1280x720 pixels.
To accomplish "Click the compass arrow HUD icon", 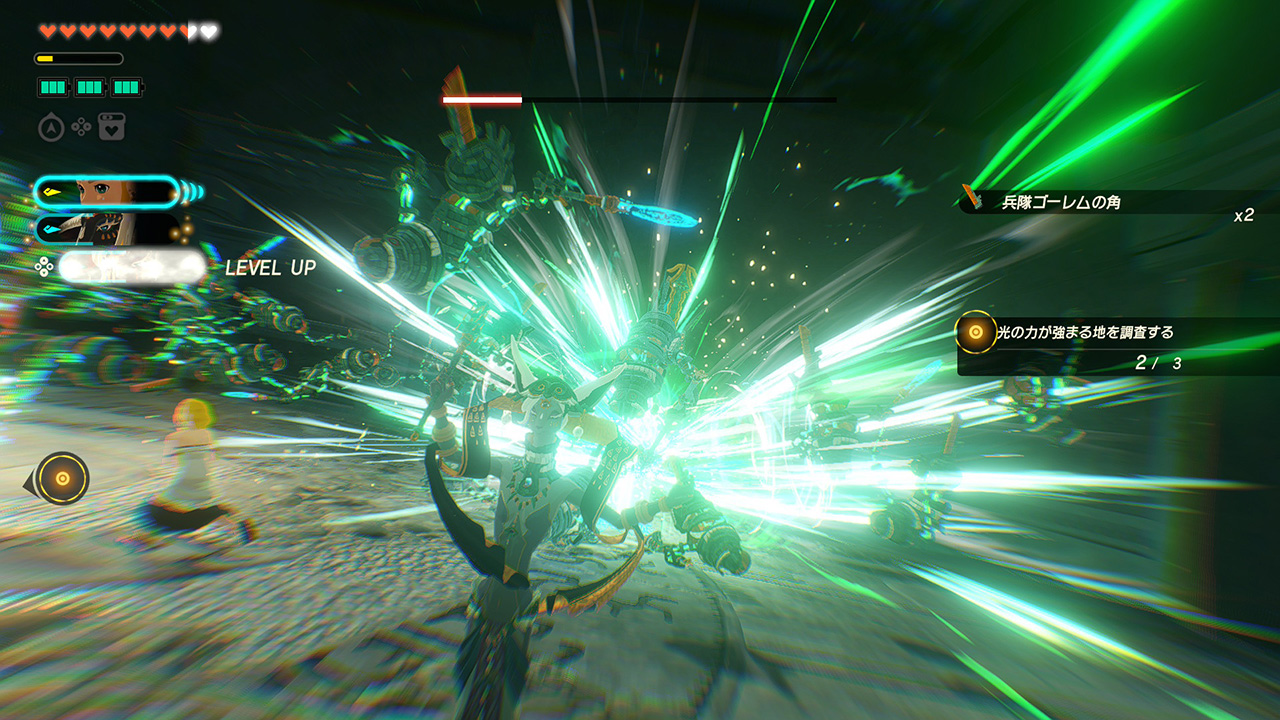I will [x=51, y=128].
